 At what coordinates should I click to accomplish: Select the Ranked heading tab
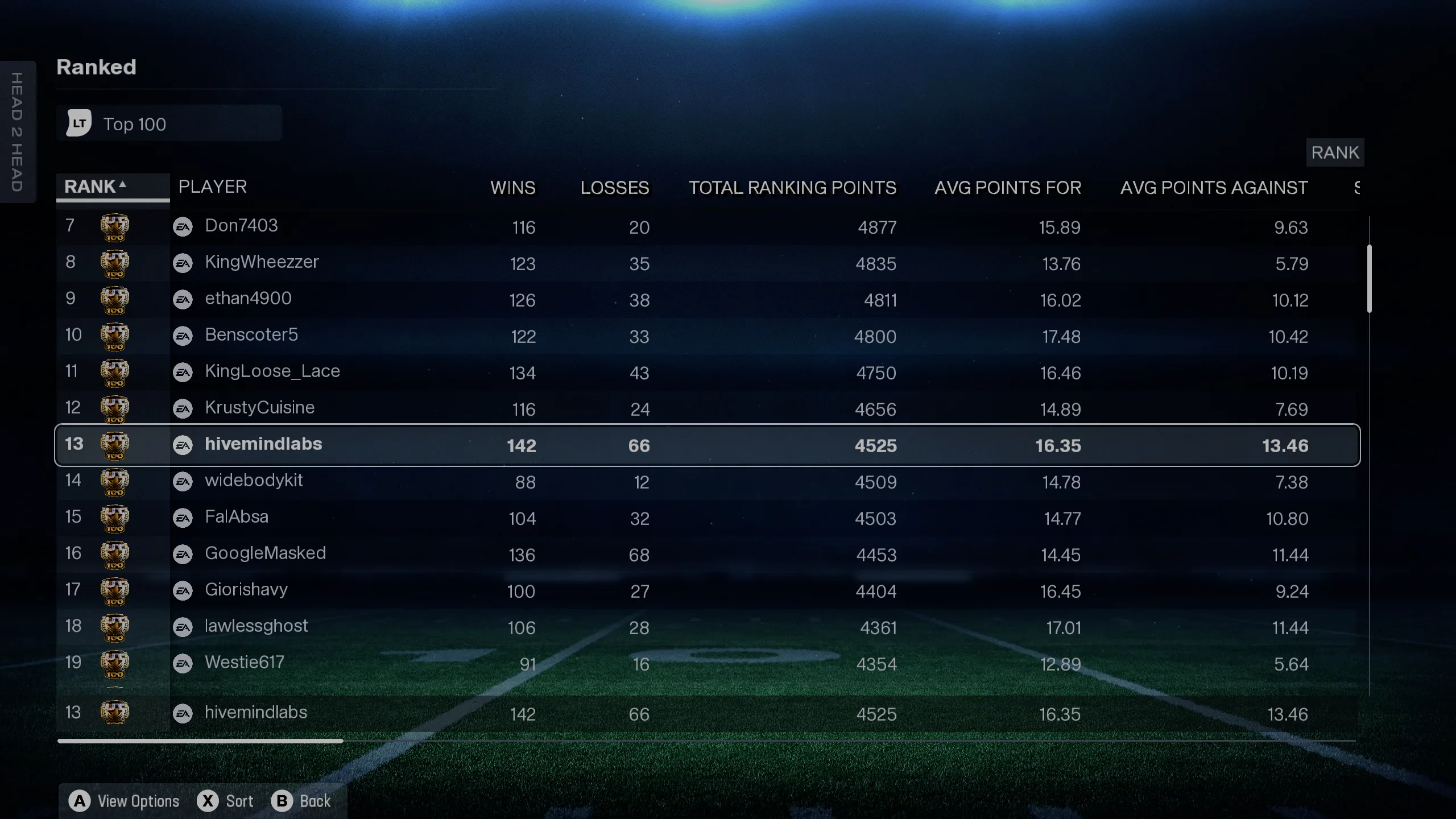[x=96, y=67]
